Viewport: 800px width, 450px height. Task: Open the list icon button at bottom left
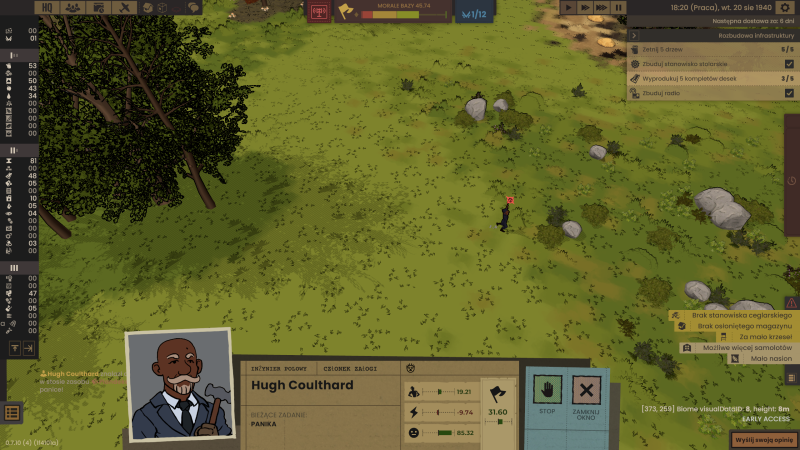[12, 412]
